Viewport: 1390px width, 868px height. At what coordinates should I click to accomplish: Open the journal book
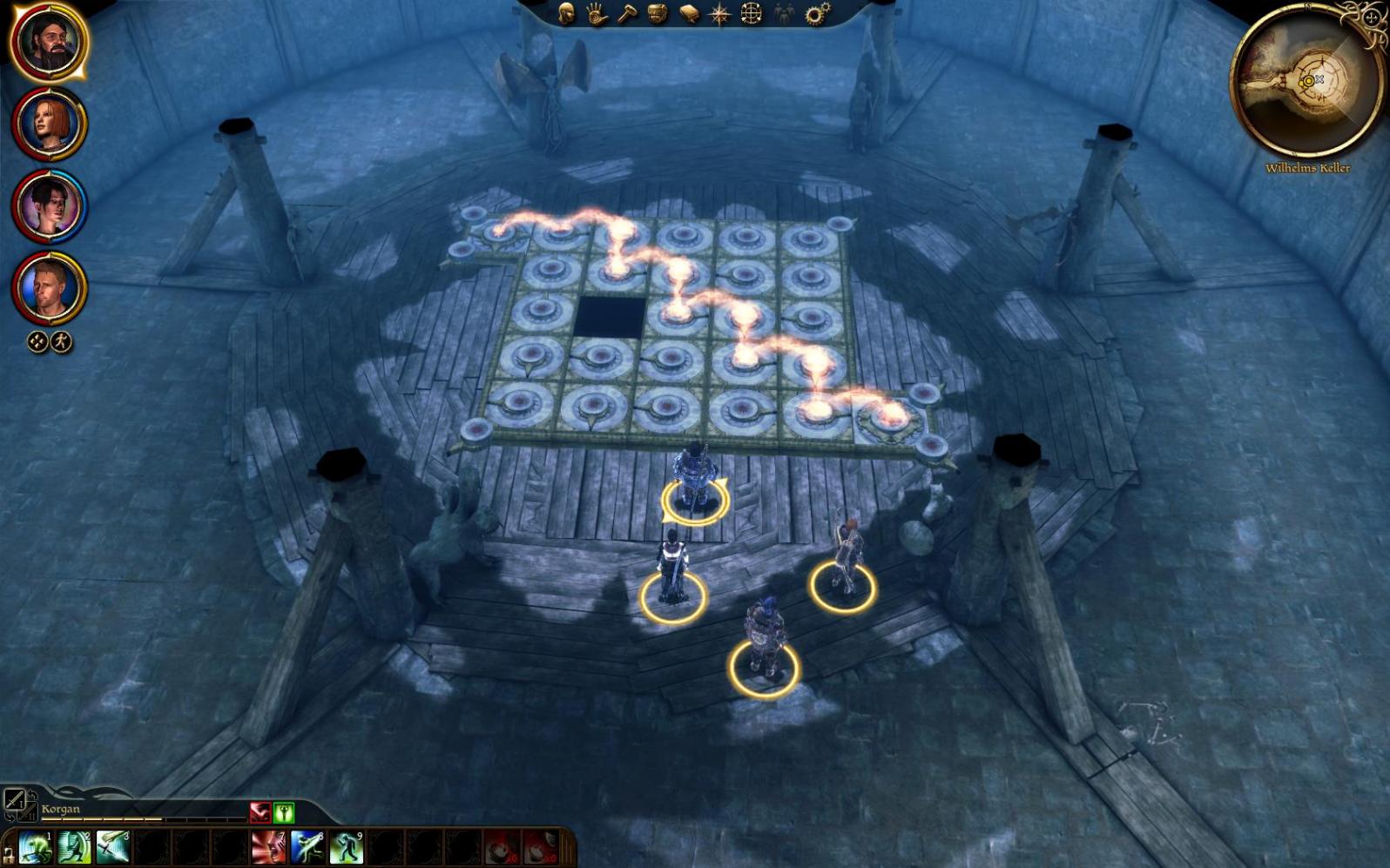(x=689, y=13)
